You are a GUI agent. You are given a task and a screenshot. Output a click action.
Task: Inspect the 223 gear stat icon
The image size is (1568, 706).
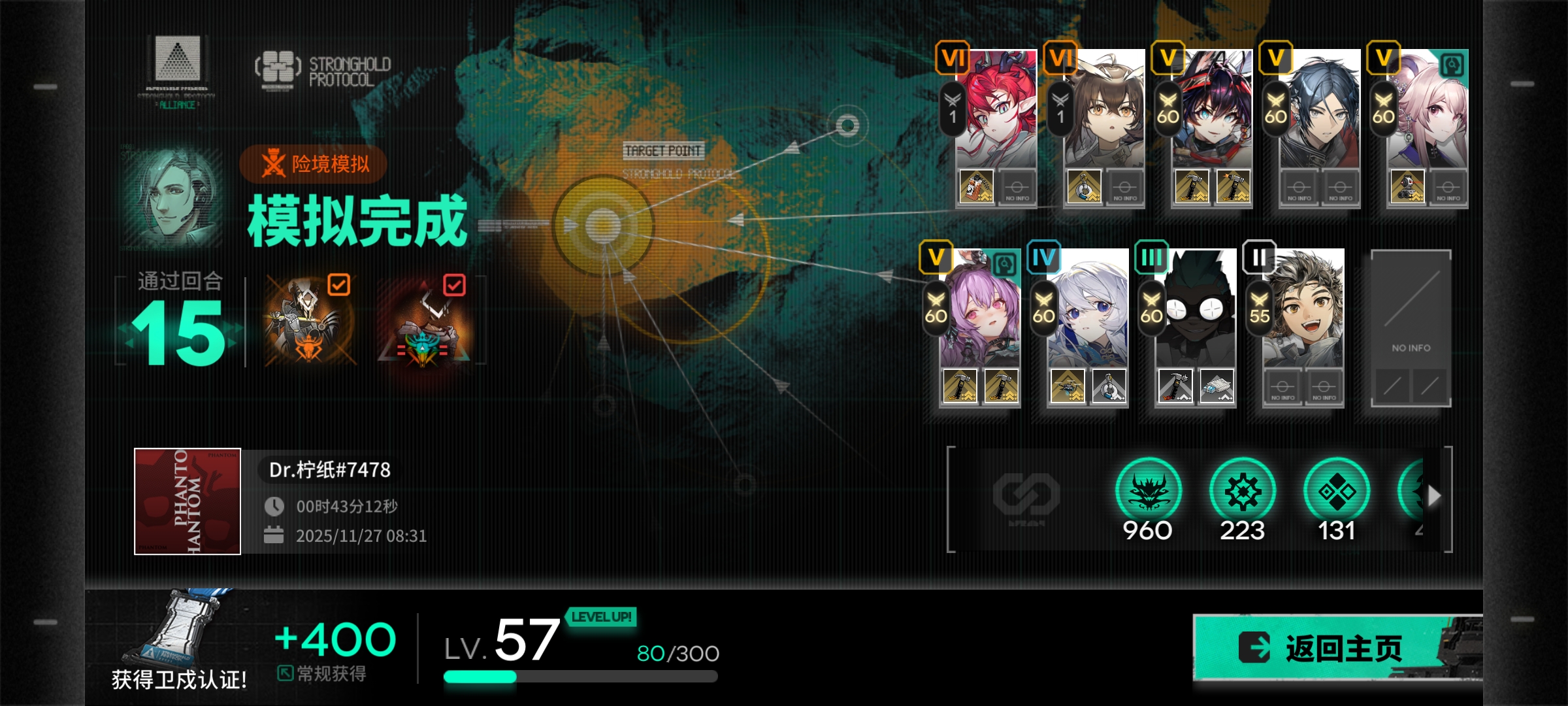[1242, 492]
